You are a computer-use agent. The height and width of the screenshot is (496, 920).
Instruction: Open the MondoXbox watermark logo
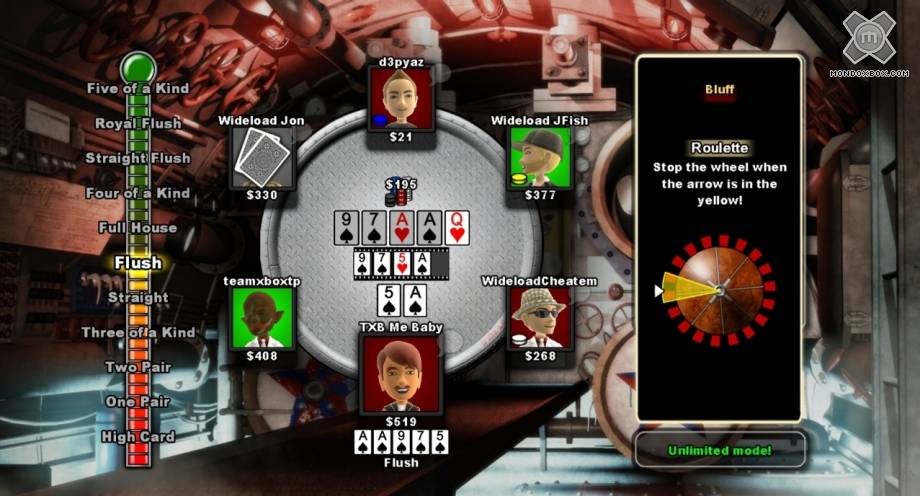pos(874,42)
